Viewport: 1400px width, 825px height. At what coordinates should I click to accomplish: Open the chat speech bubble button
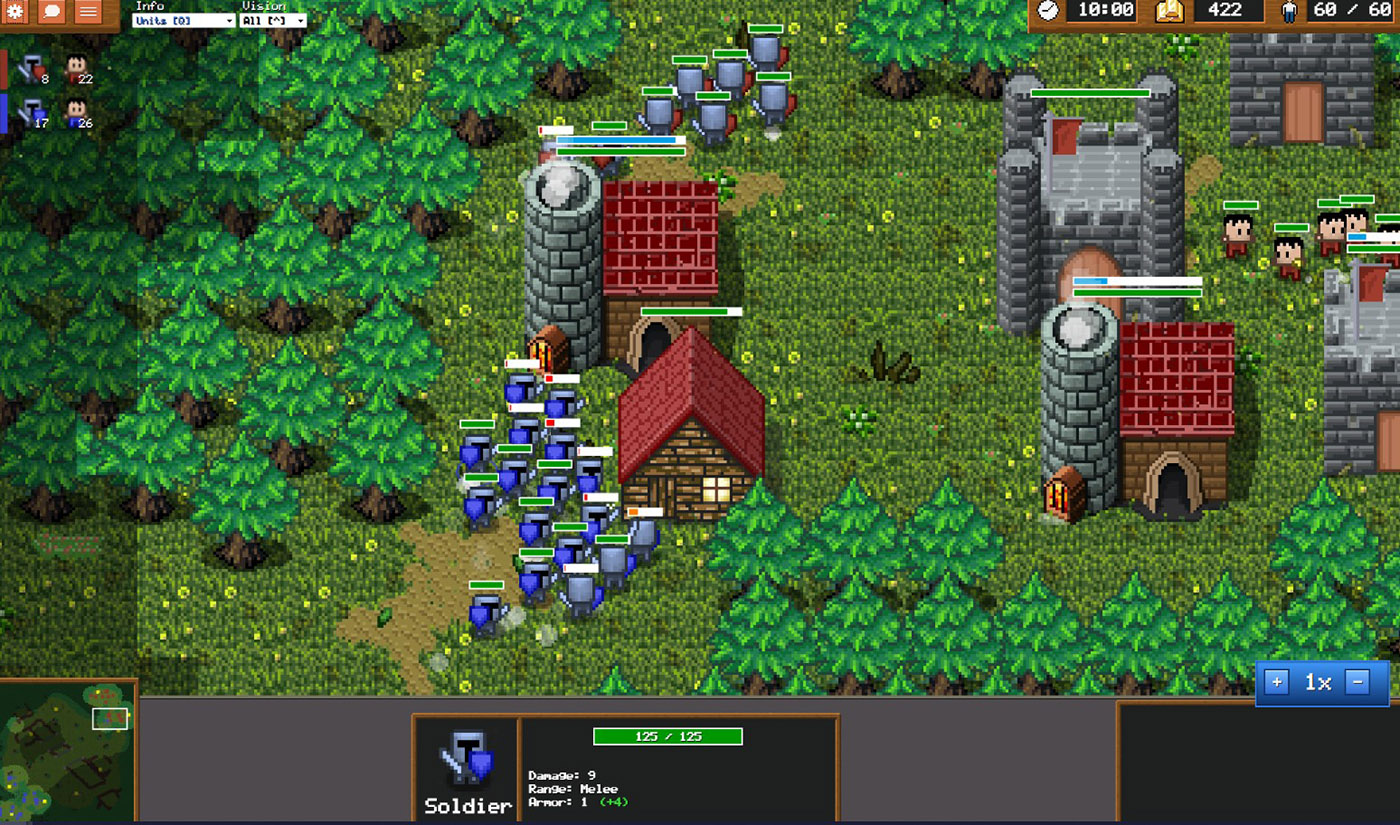(53, 12)
